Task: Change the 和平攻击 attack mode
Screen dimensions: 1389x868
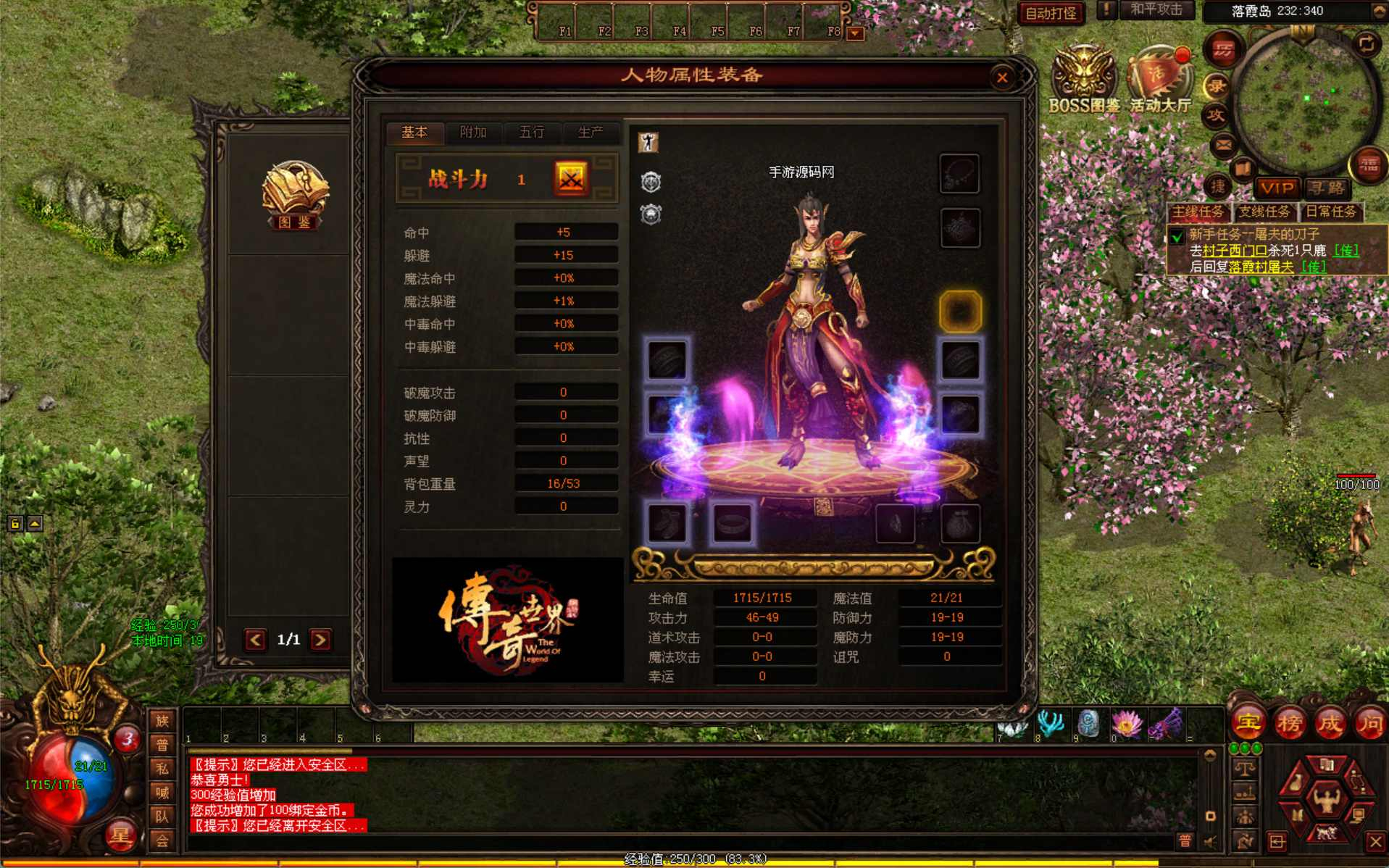Action: point(1156,10)
